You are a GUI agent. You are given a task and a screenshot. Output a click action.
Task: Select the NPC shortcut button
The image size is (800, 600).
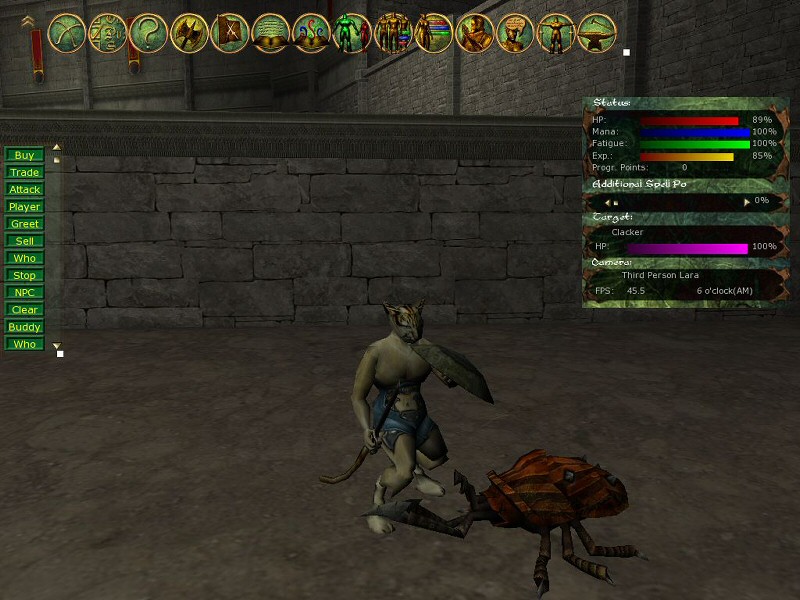coord(24,292)
